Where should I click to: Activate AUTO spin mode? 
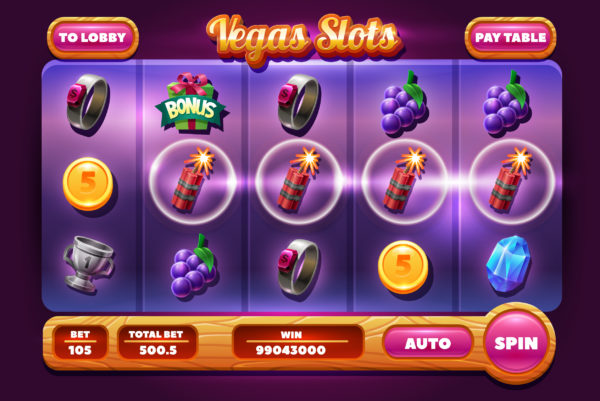coord(427,343)
